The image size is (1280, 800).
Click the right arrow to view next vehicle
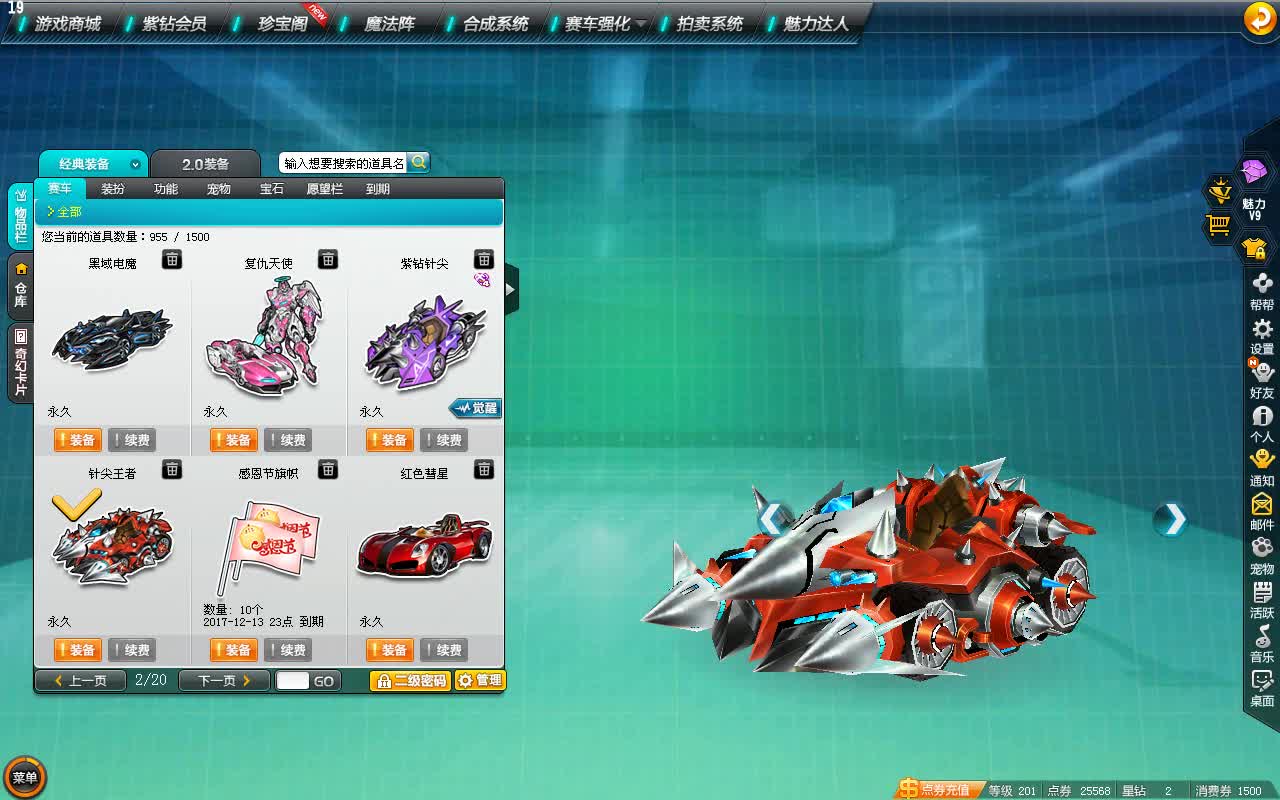pos(1169,520)
